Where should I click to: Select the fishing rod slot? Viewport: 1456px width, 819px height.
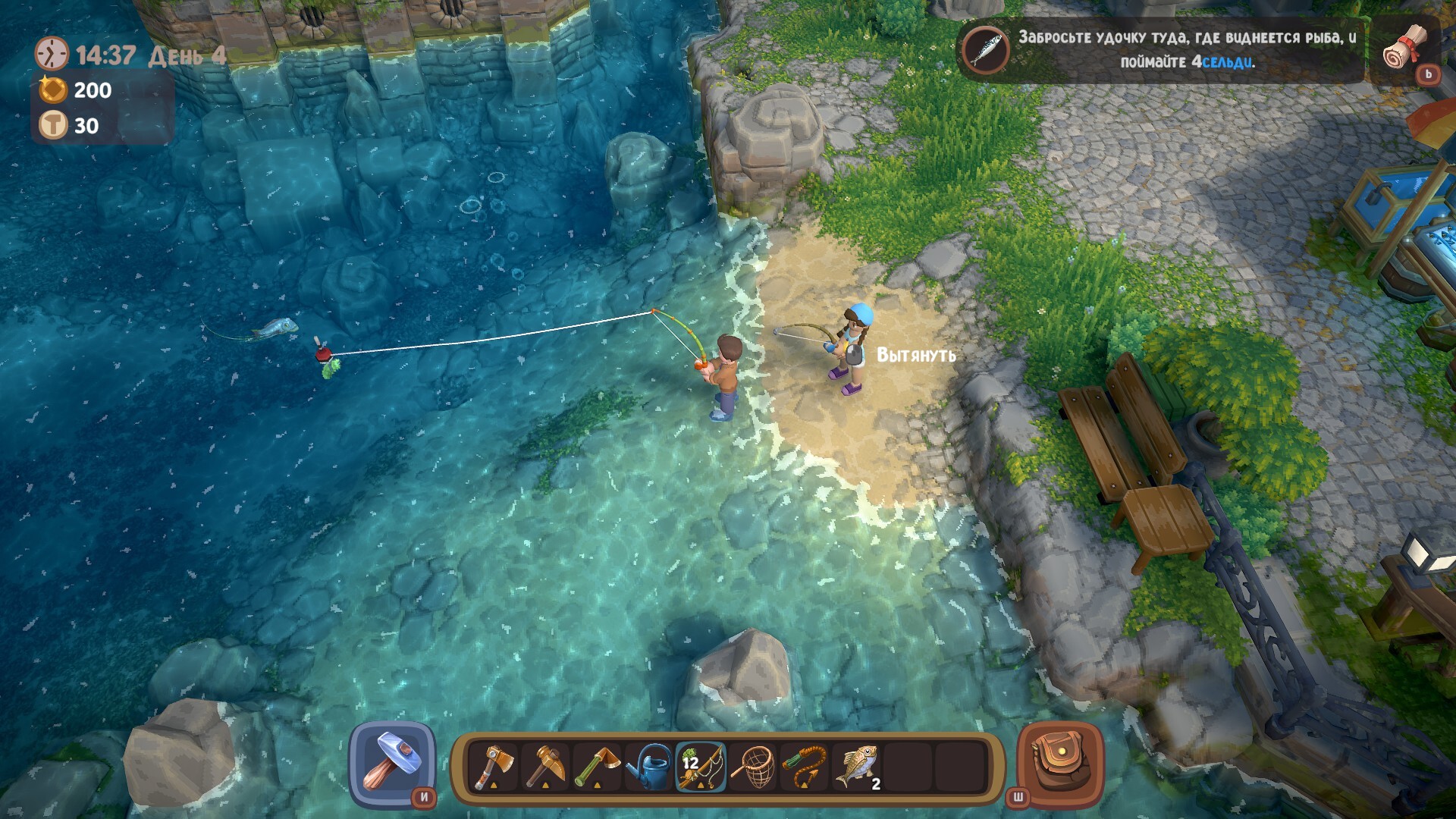[x=701, y=767]
